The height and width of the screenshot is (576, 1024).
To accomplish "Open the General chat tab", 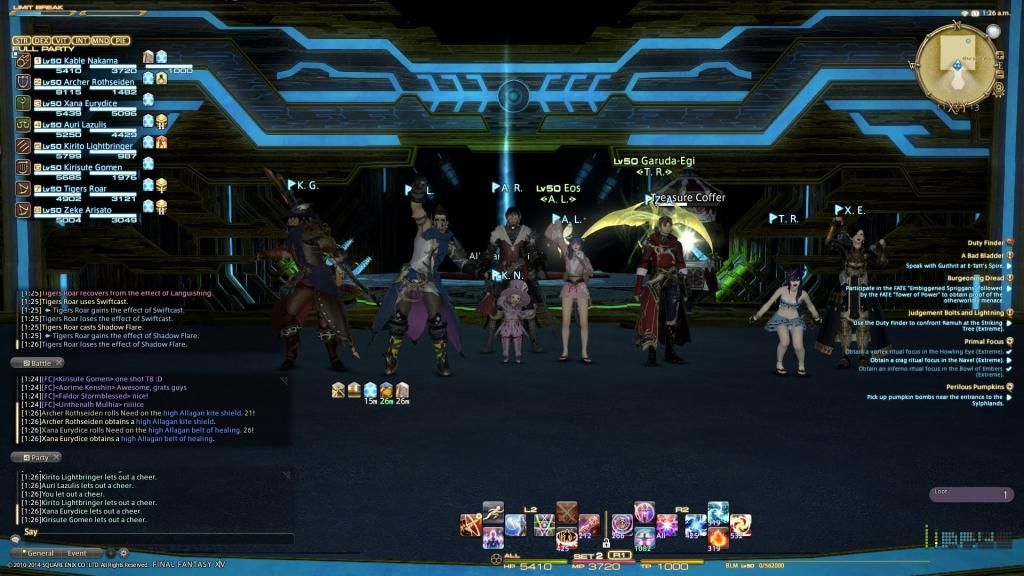I will (x=40, y=553).
